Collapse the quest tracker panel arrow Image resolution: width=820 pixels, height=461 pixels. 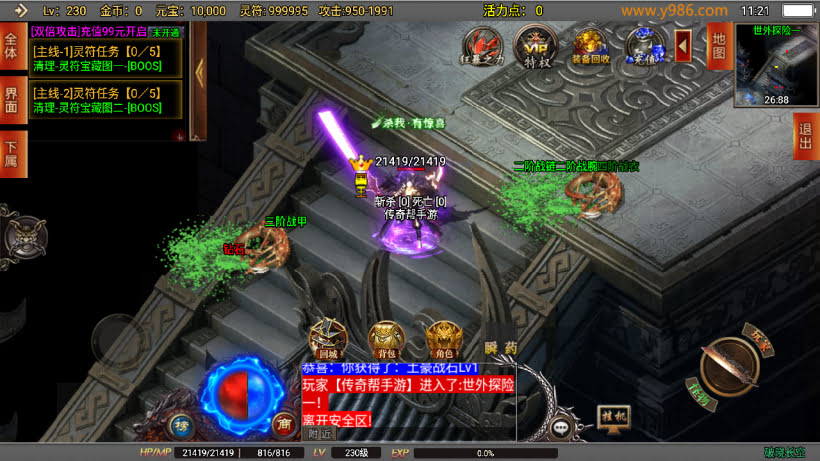(x=198, y=70)
